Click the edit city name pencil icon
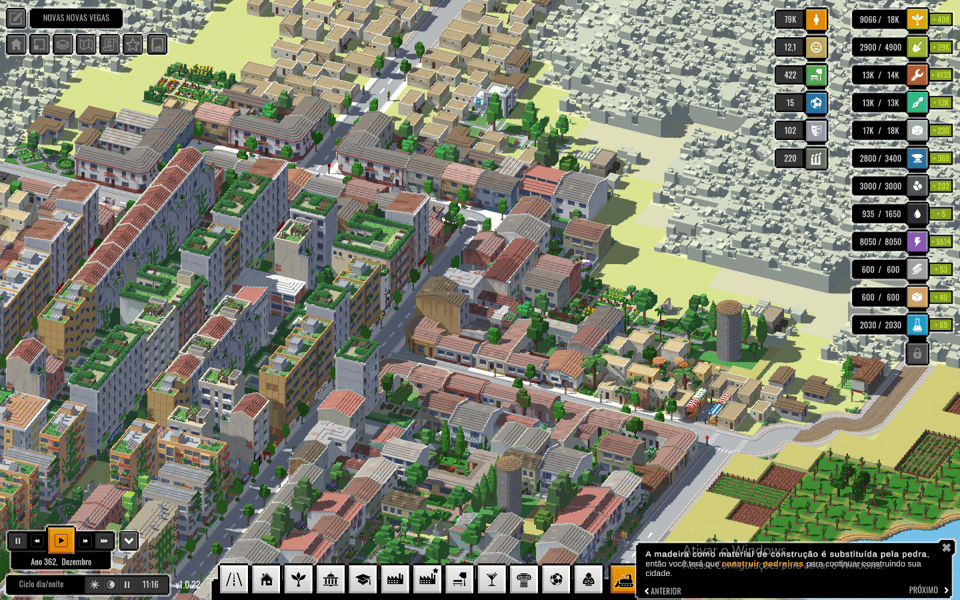 [16, 18]
